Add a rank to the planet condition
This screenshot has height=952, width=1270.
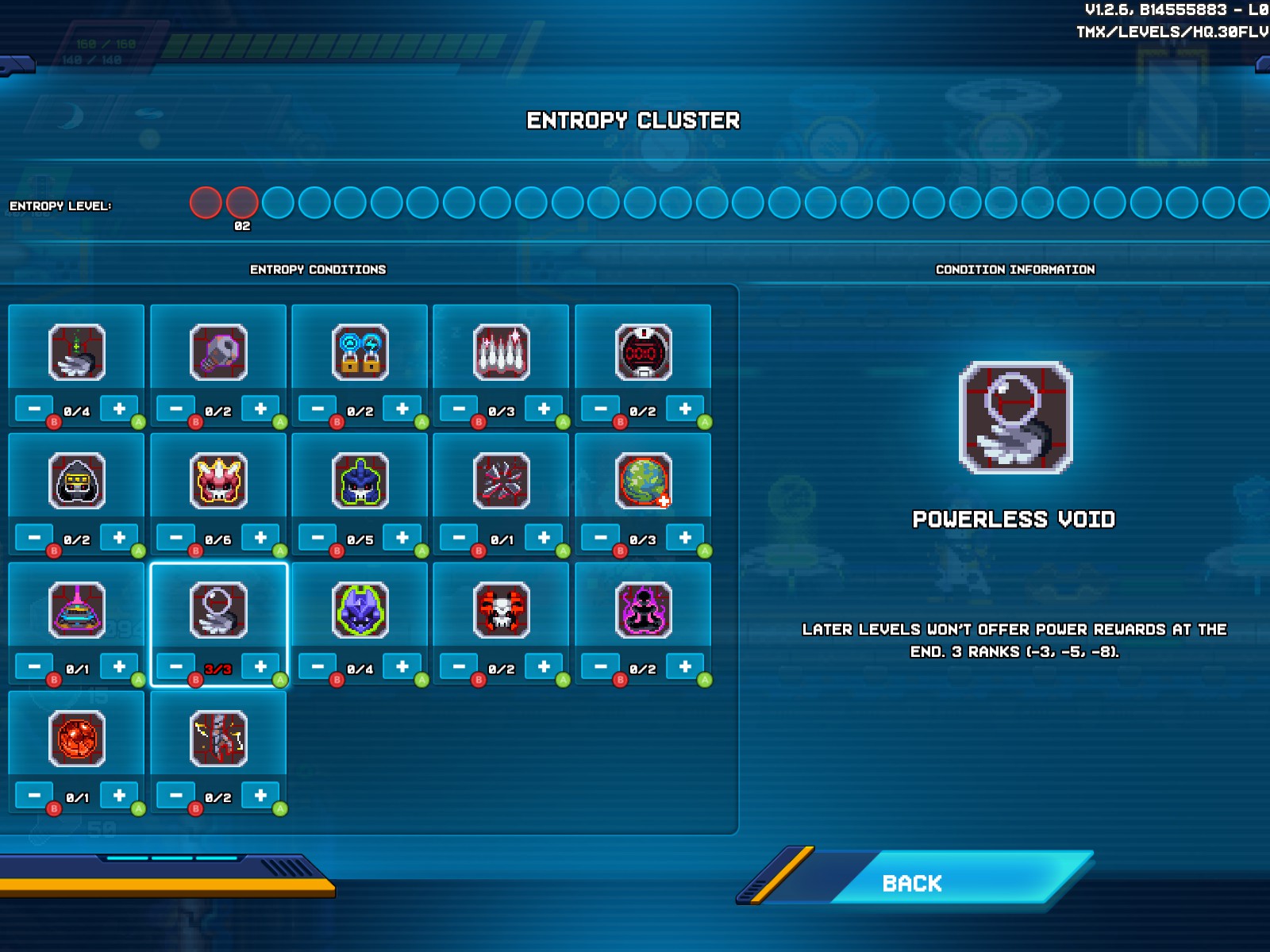click(x=685, y=538)
